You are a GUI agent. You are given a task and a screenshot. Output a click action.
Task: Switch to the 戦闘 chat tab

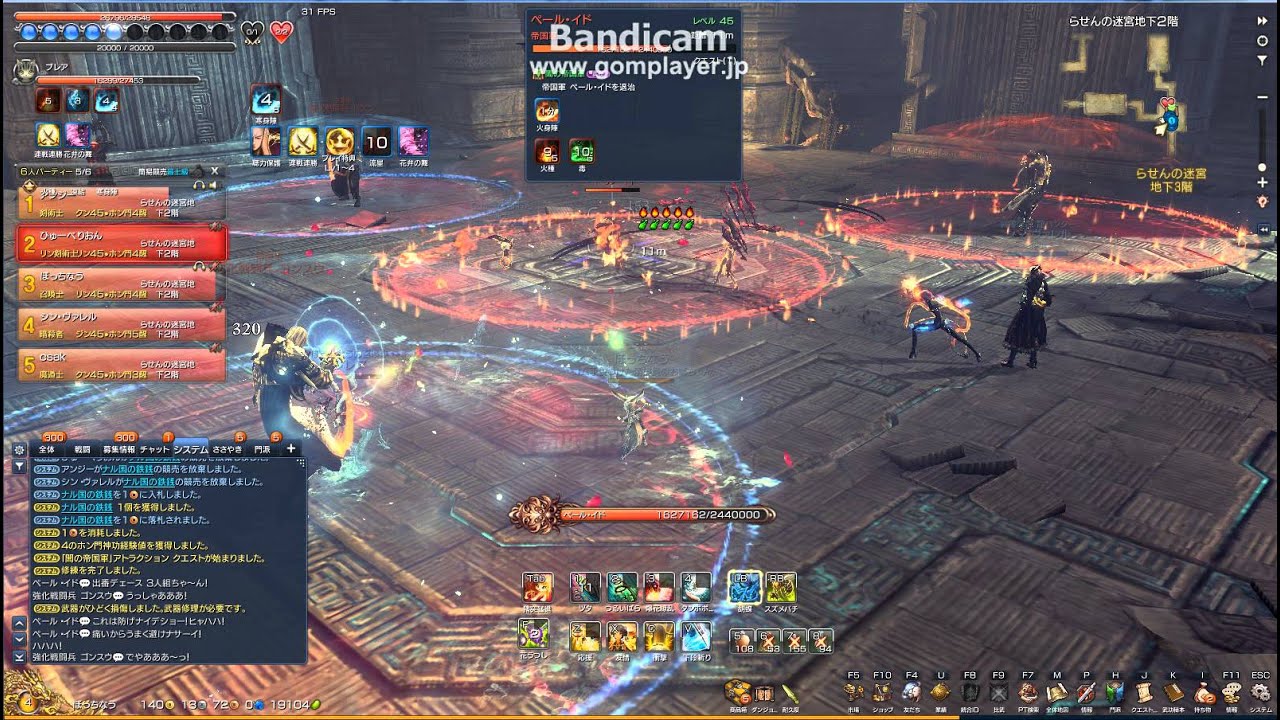82,449
